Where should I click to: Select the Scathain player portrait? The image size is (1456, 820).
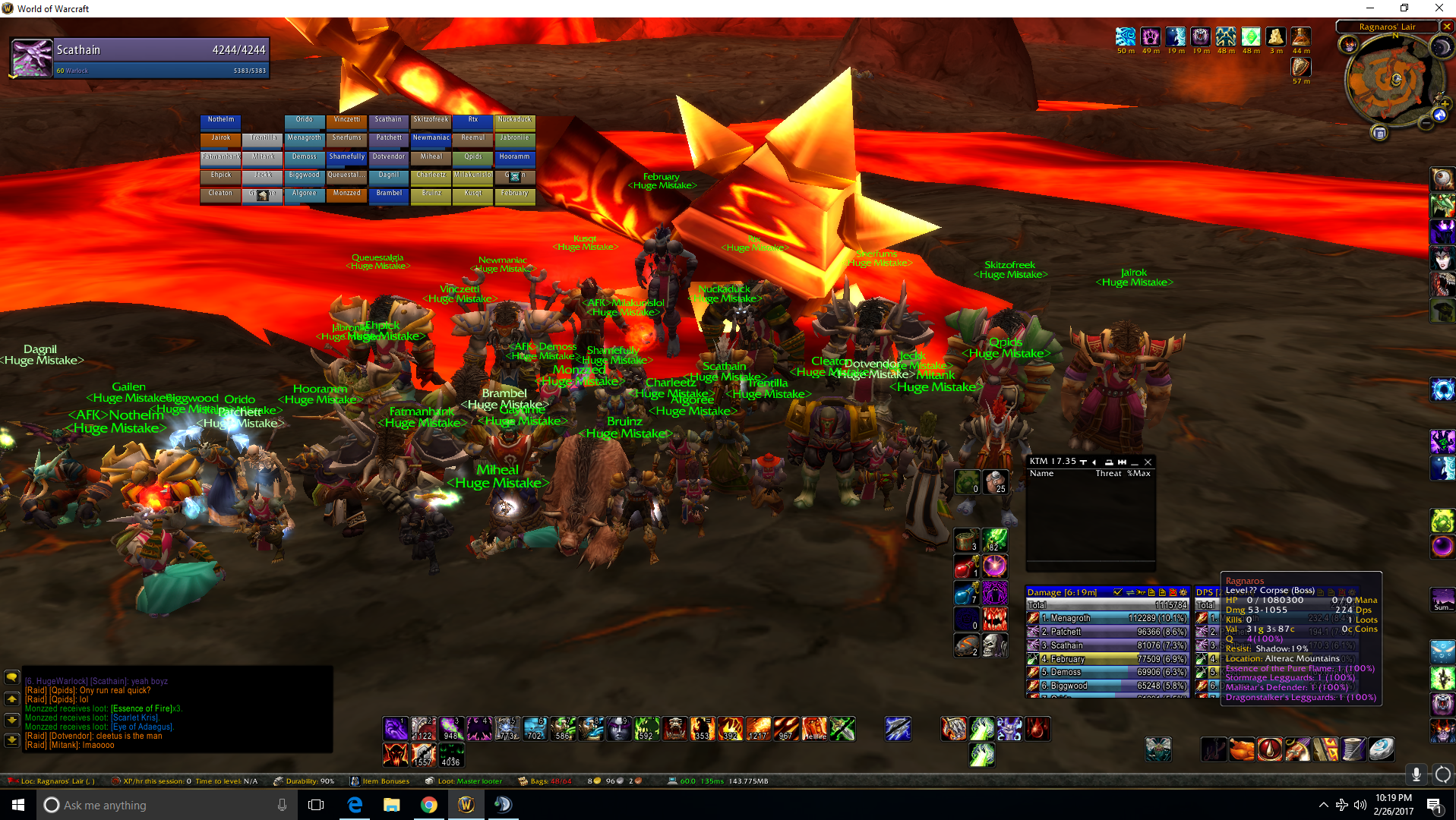[x=32, y=58]
